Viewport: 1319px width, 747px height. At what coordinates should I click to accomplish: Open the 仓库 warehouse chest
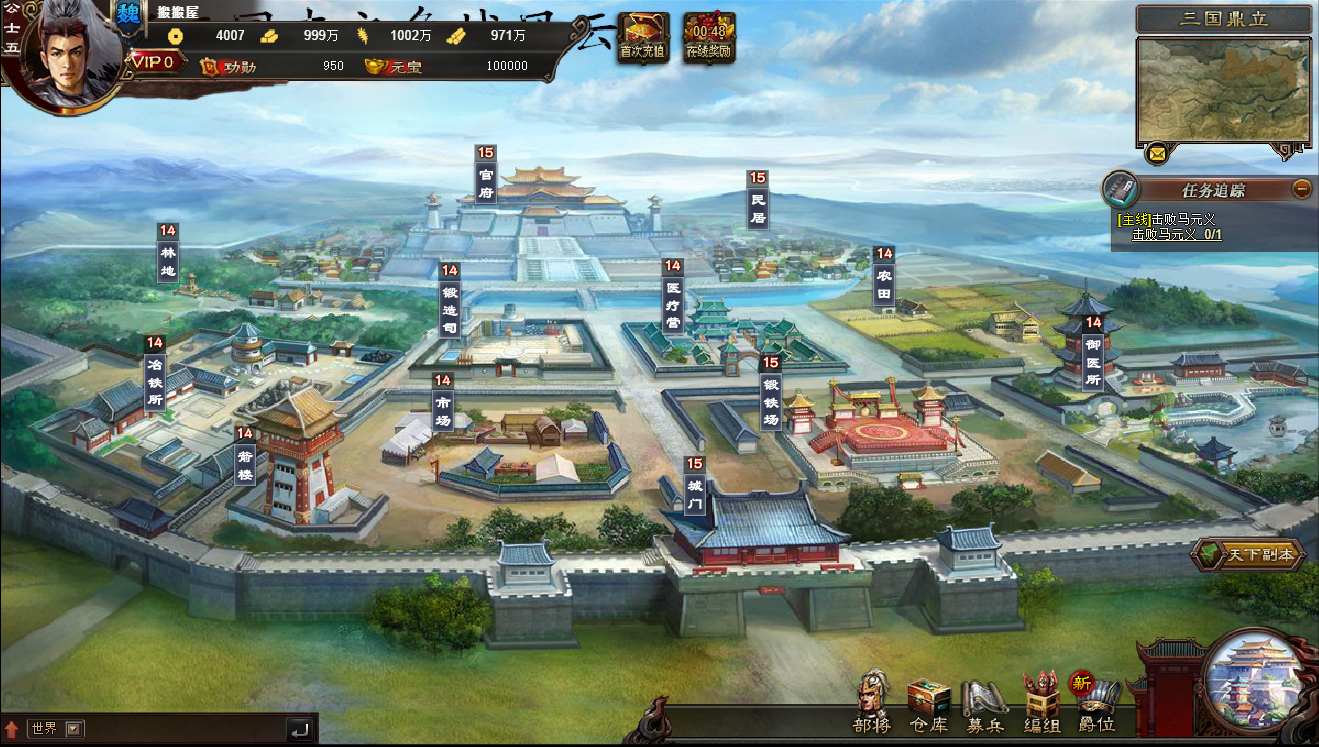click(928, 701)
